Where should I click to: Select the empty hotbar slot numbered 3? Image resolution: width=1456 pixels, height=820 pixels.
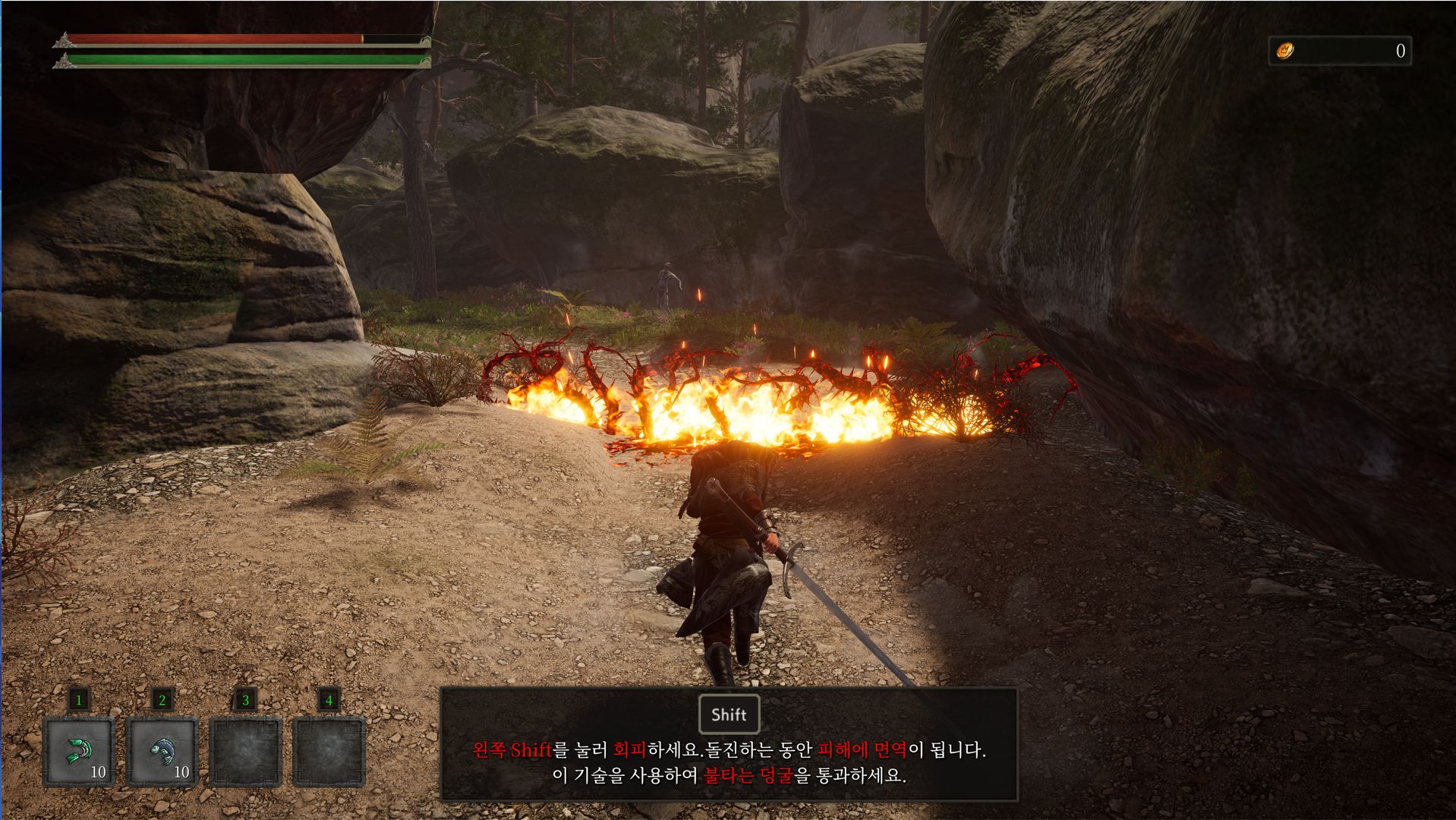[245, 751]
